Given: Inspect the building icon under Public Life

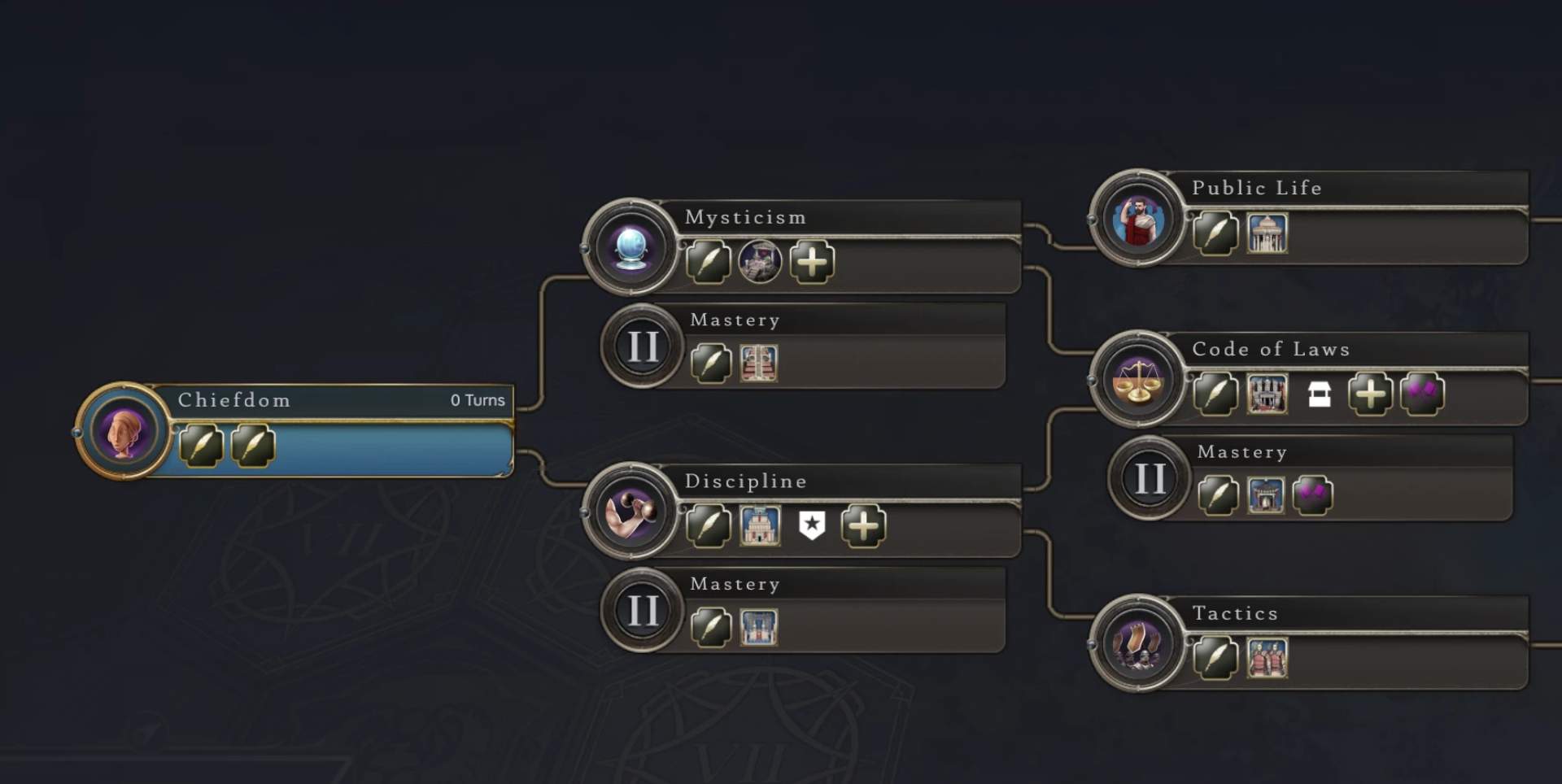Looking at the screenshot, I should coord(1267,233).
